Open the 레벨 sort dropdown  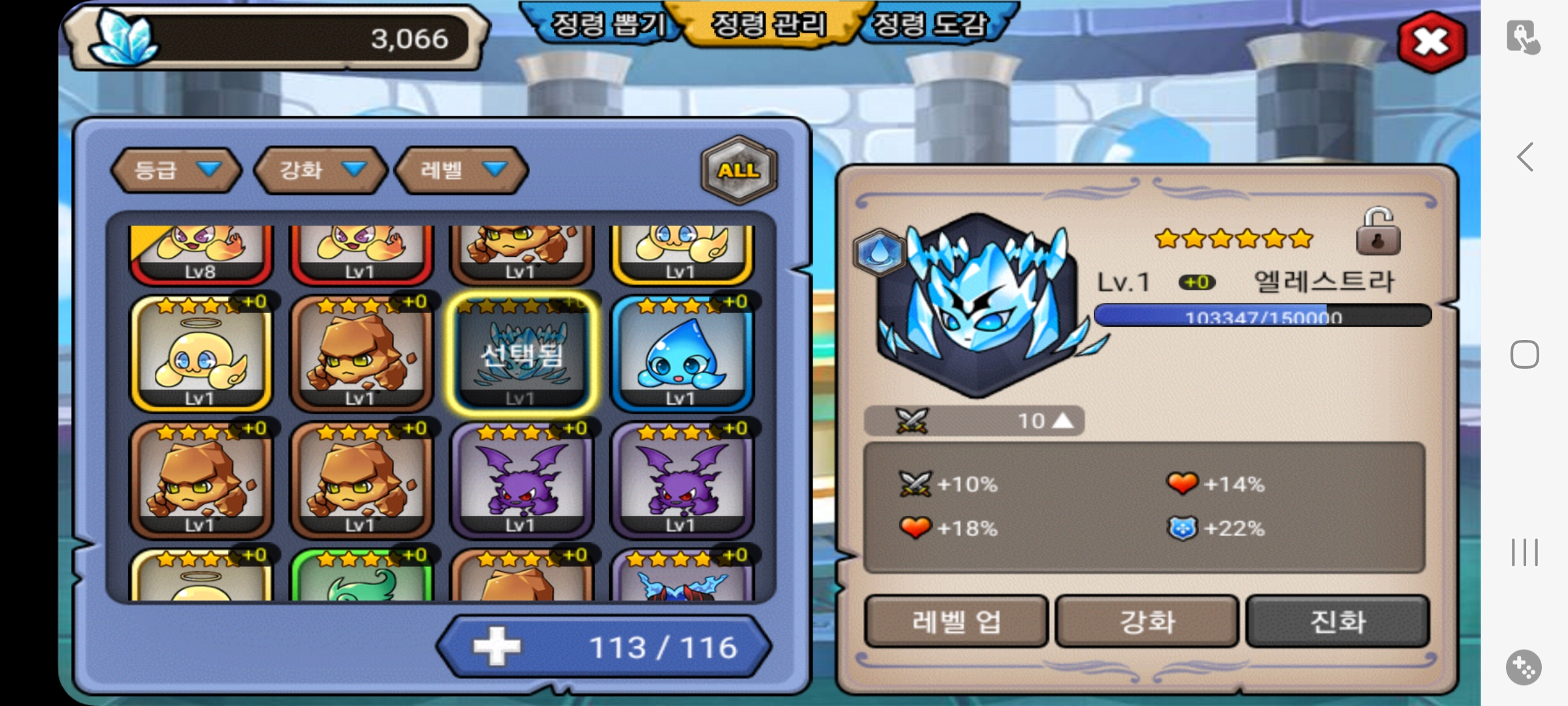point(461,170)
